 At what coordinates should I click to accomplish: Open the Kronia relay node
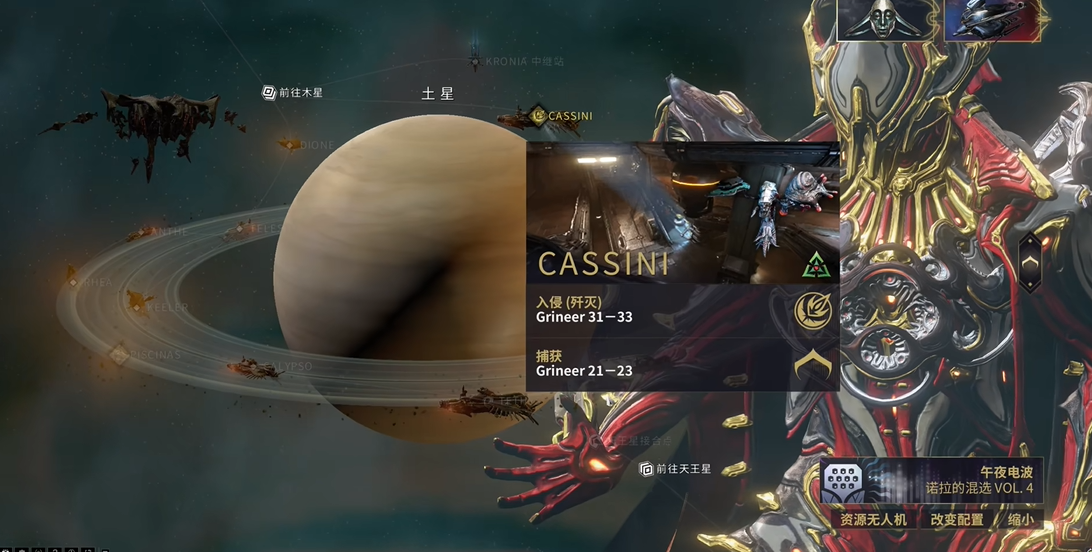click(x=475, y=61)
